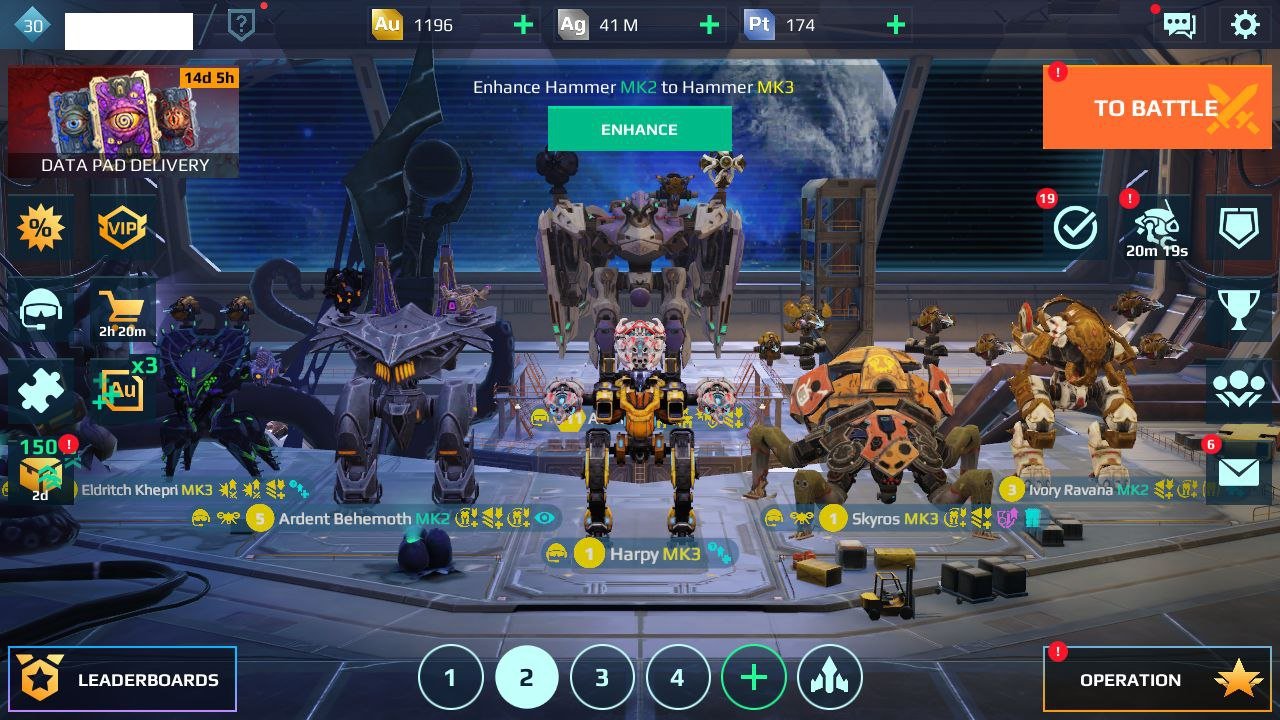Viewport: 1280px width, 720px height.
Task: Open the Data Pad Delivery banner
Action: 124,122
